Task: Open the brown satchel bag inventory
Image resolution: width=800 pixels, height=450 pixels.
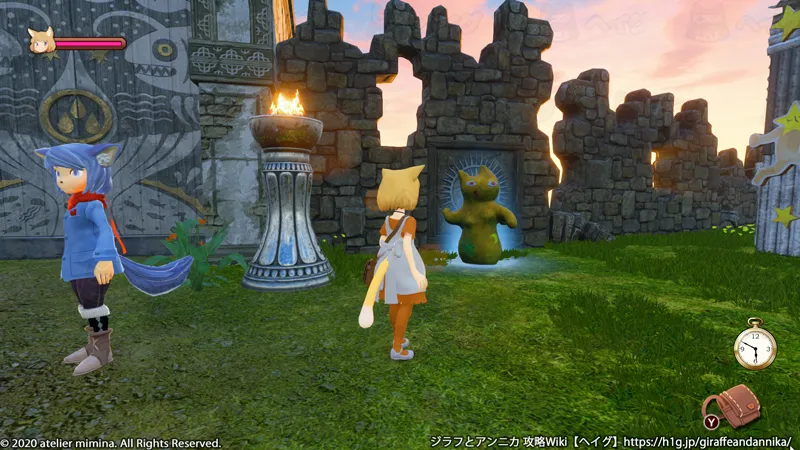Action: (735, 404)
